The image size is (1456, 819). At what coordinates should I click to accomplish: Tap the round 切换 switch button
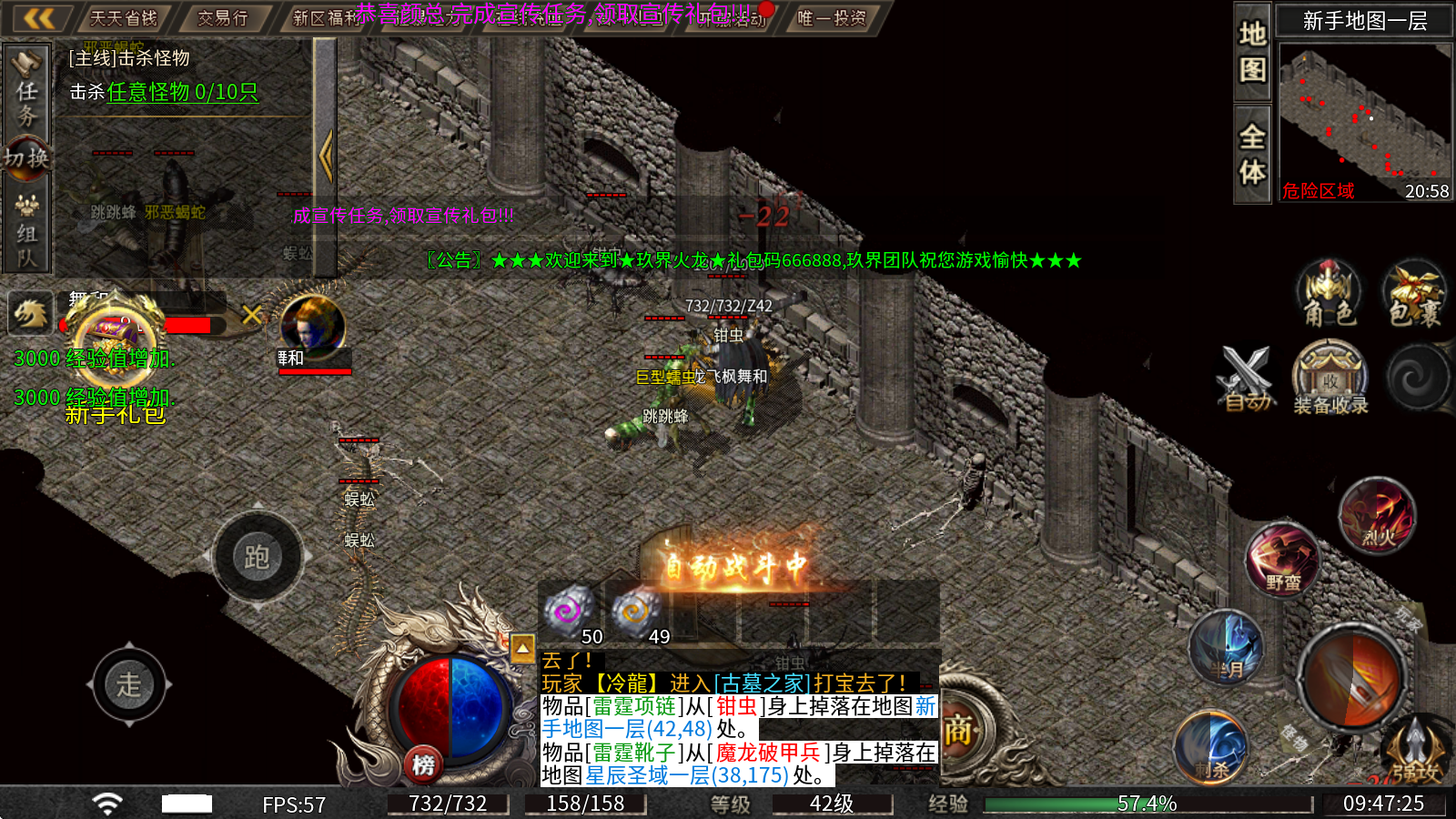point(25,158)
